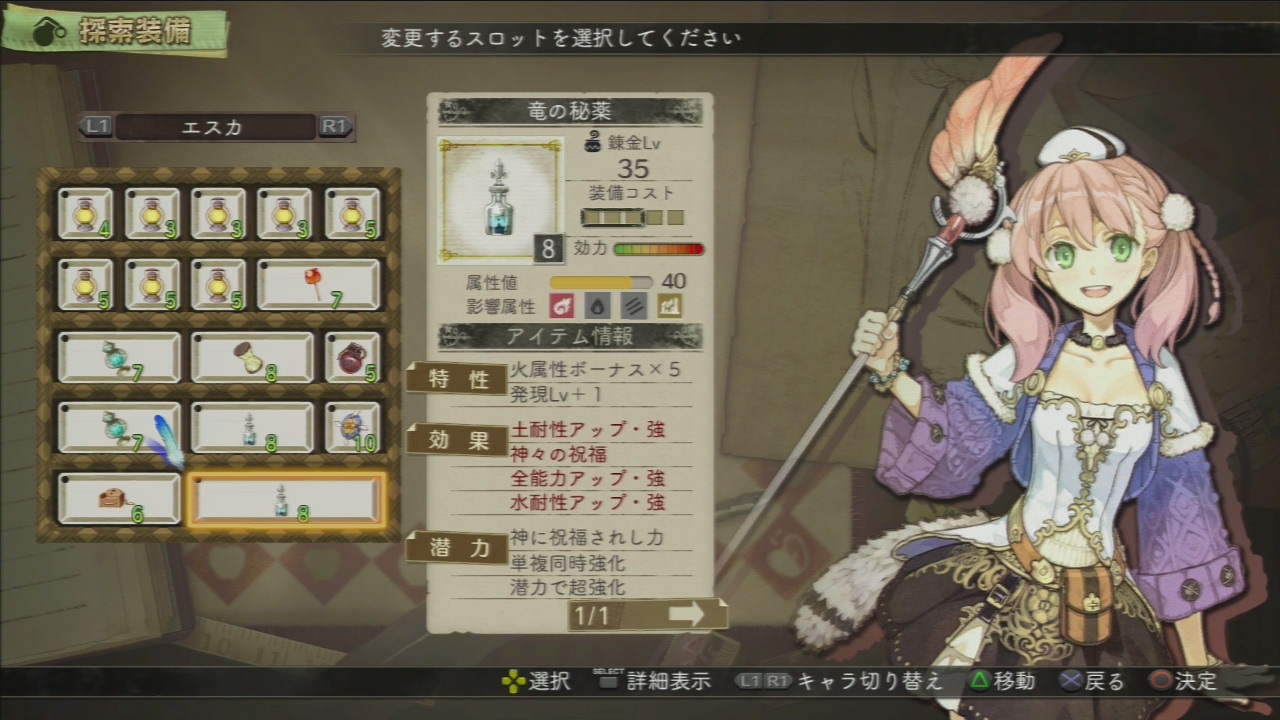Choose the red candy apple item slot
The height and width of the screenshot is (720, 1280).
319,285
